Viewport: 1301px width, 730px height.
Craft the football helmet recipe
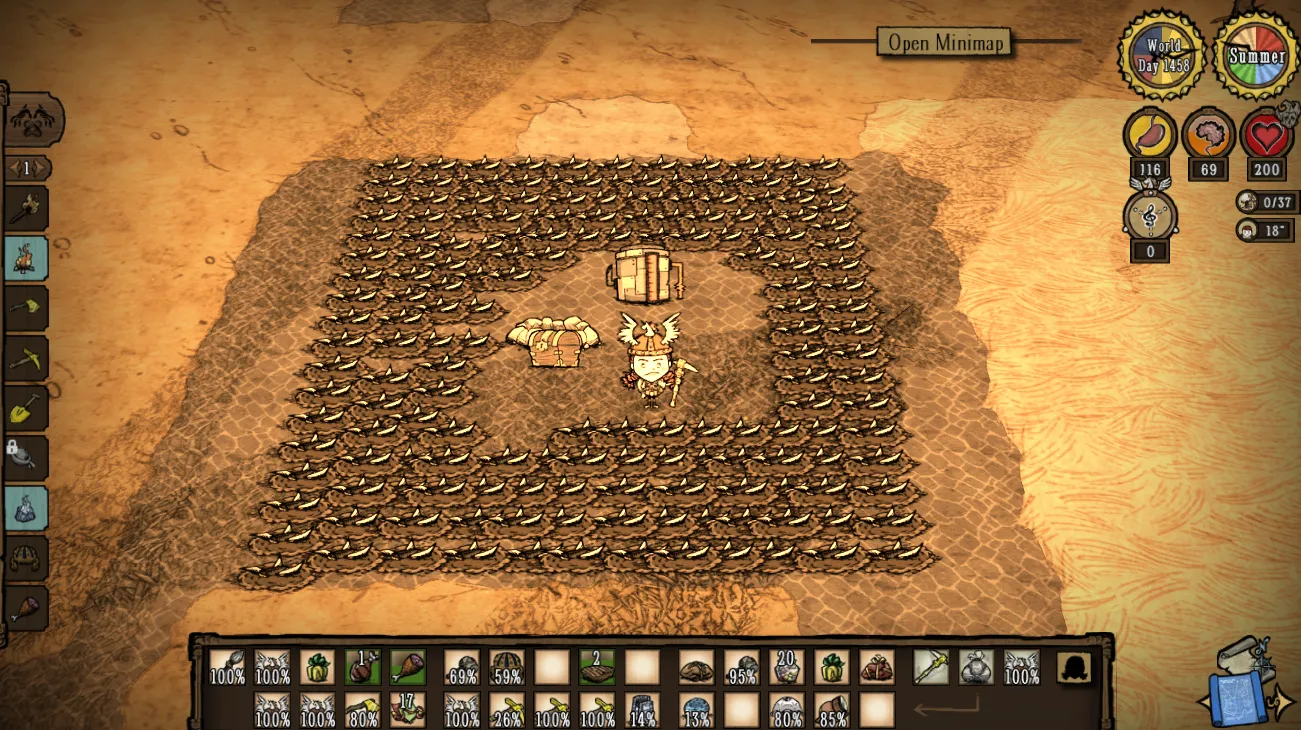pyautogui.click(x=26, y=558)
